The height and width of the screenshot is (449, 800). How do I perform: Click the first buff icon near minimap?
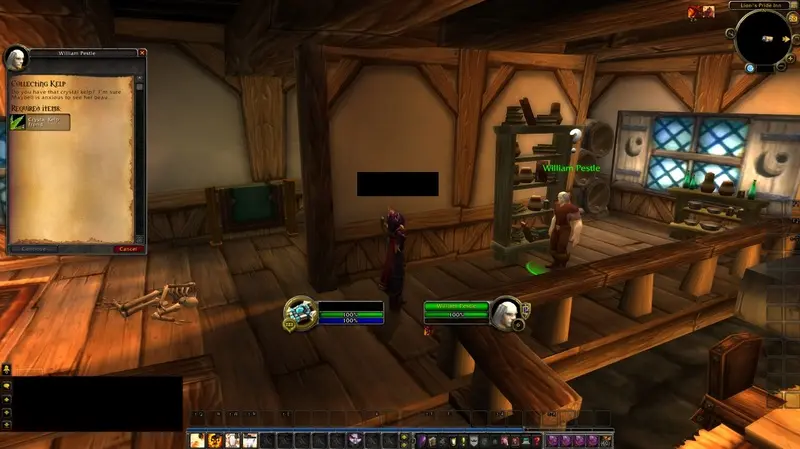point(693,12)
